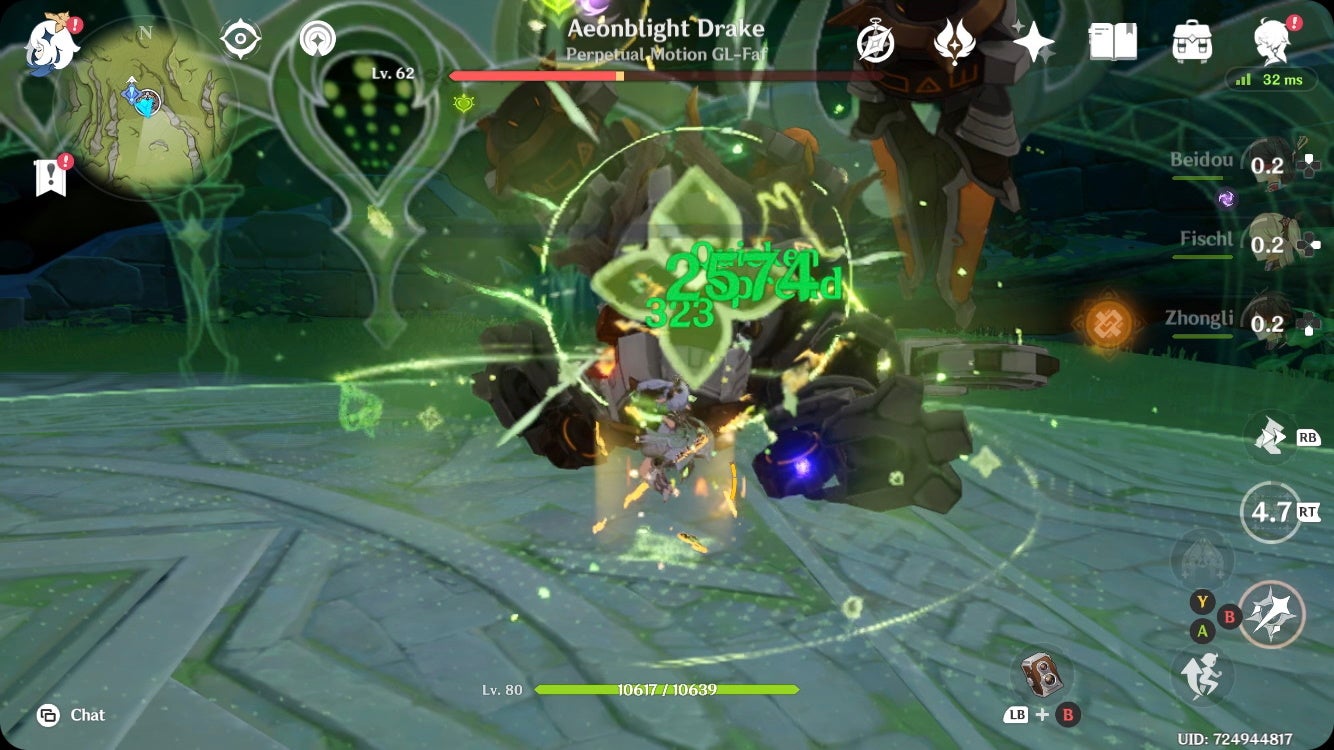Open Elemental Sight with the eye icon
The image size is (1334, 750).
click(x=238, y=40)
